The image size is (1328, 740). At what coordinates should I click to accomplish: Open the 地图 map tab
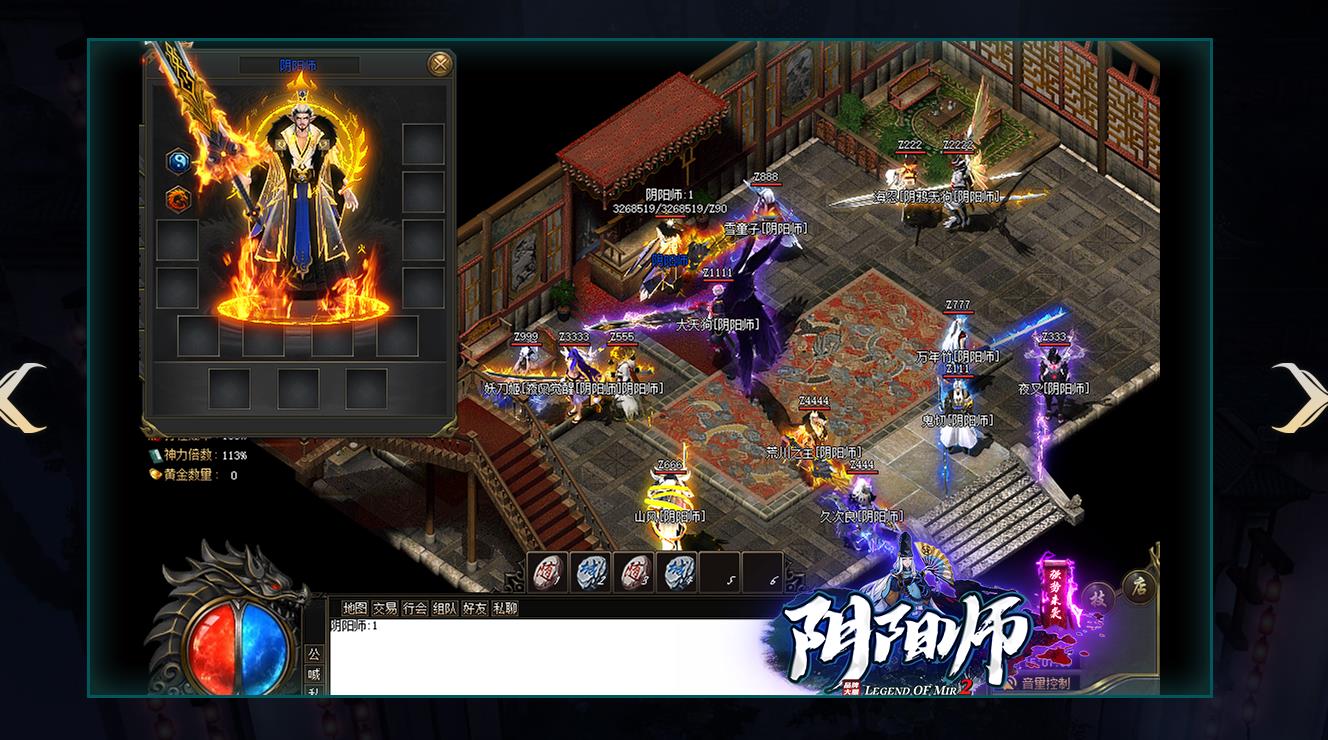[x=355, y=608]
